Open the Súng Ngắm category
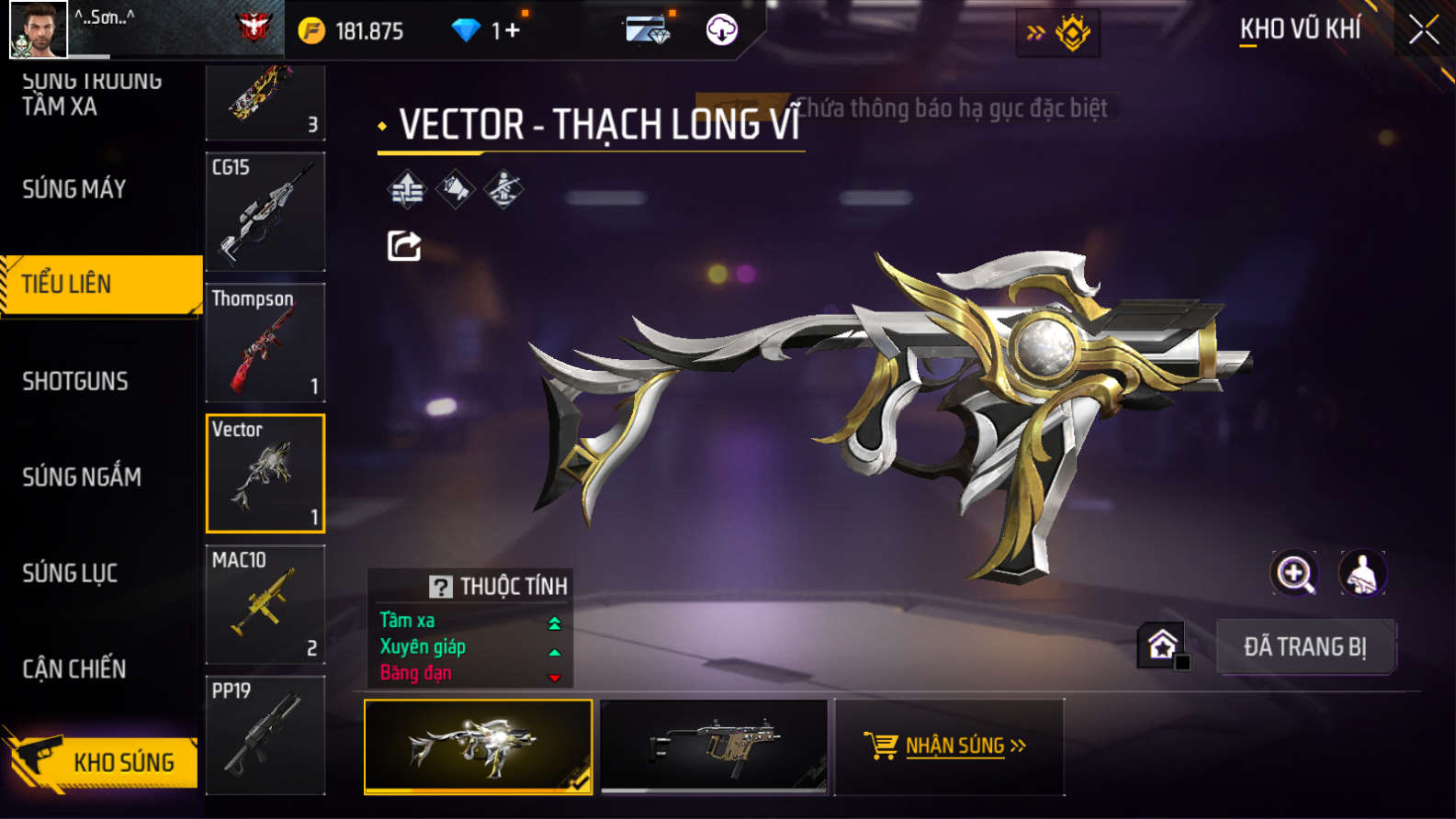 82,477
